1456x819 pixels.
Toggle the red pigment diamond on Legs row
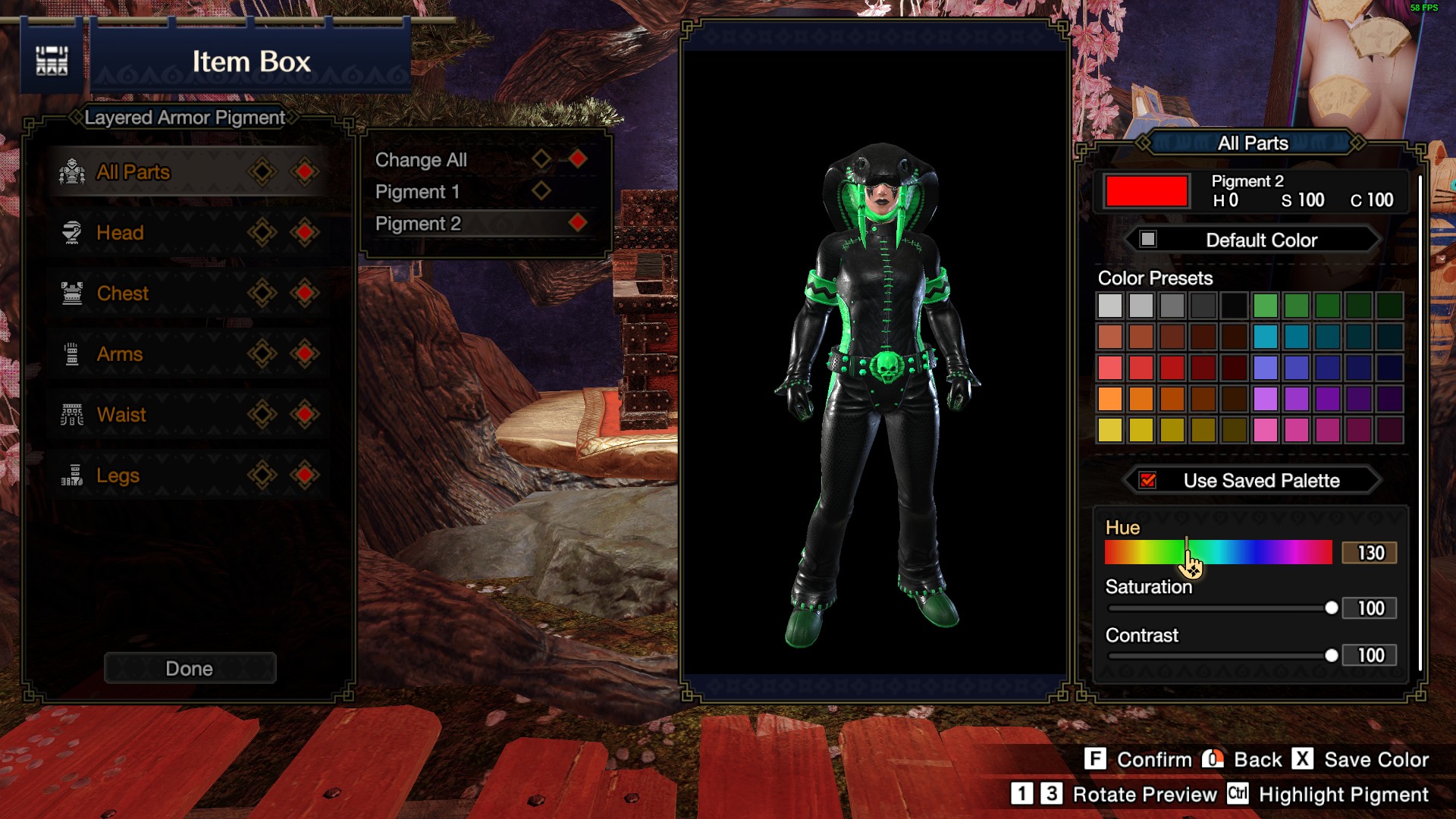point(305,474)
